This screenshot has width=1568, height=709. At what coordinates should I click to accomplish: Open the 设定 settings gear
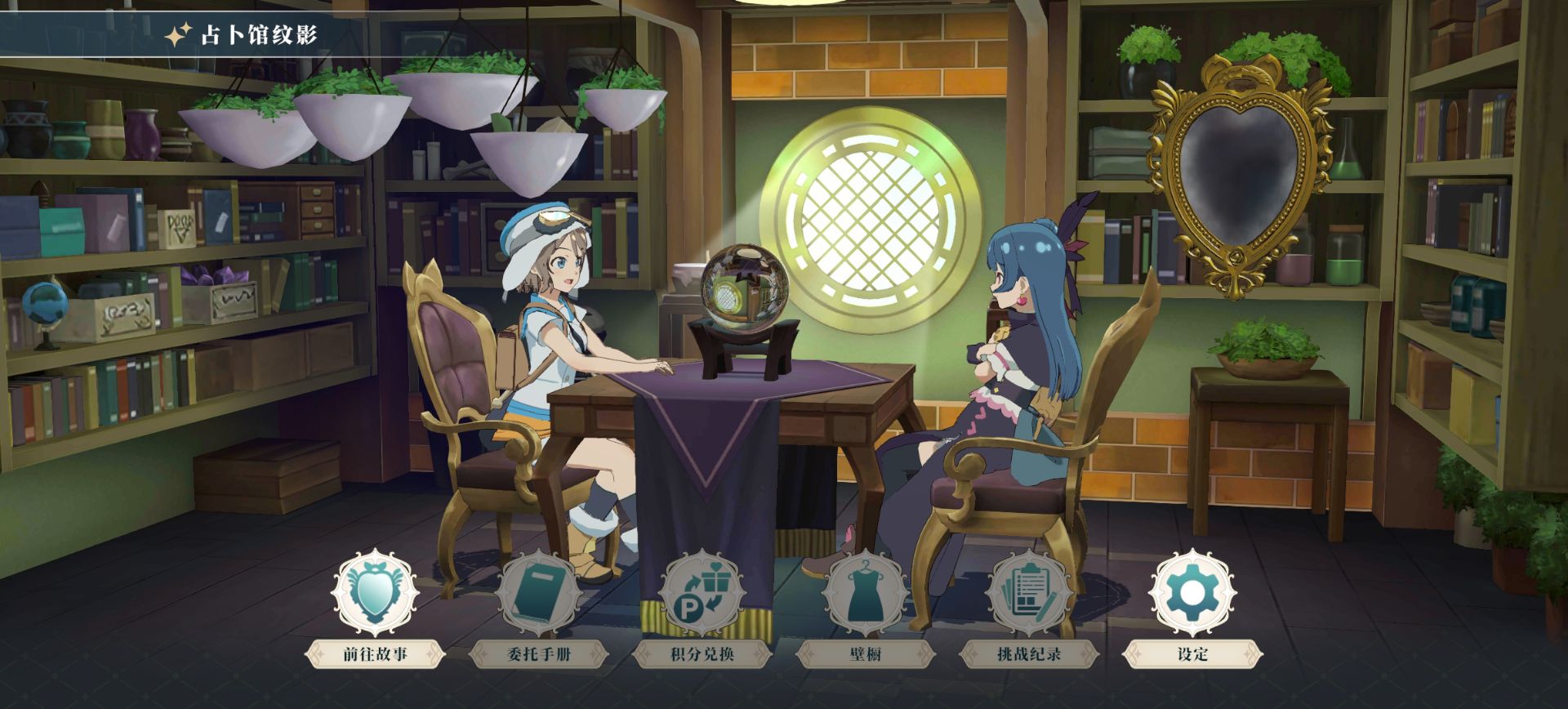click(1192, 595)
